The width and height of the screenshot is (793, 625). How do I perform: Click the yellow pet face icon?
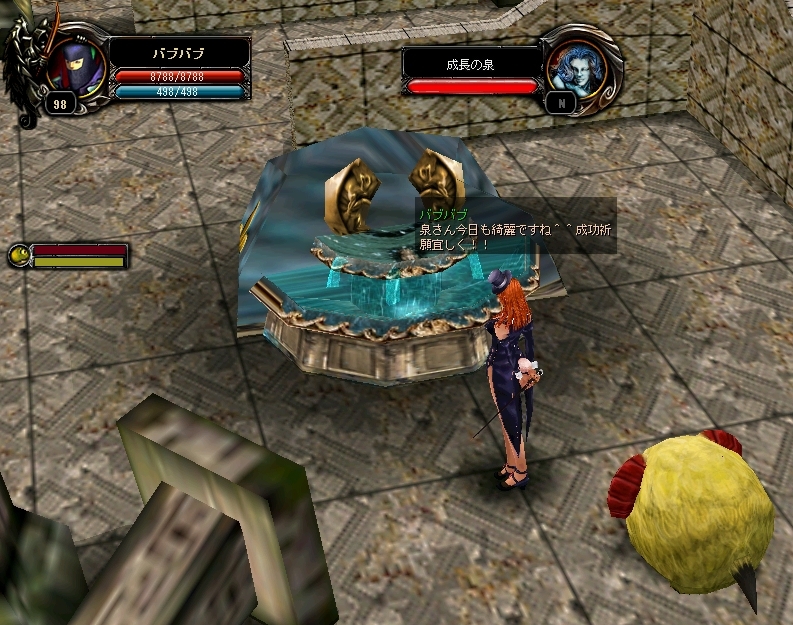[x=18, y=256]
